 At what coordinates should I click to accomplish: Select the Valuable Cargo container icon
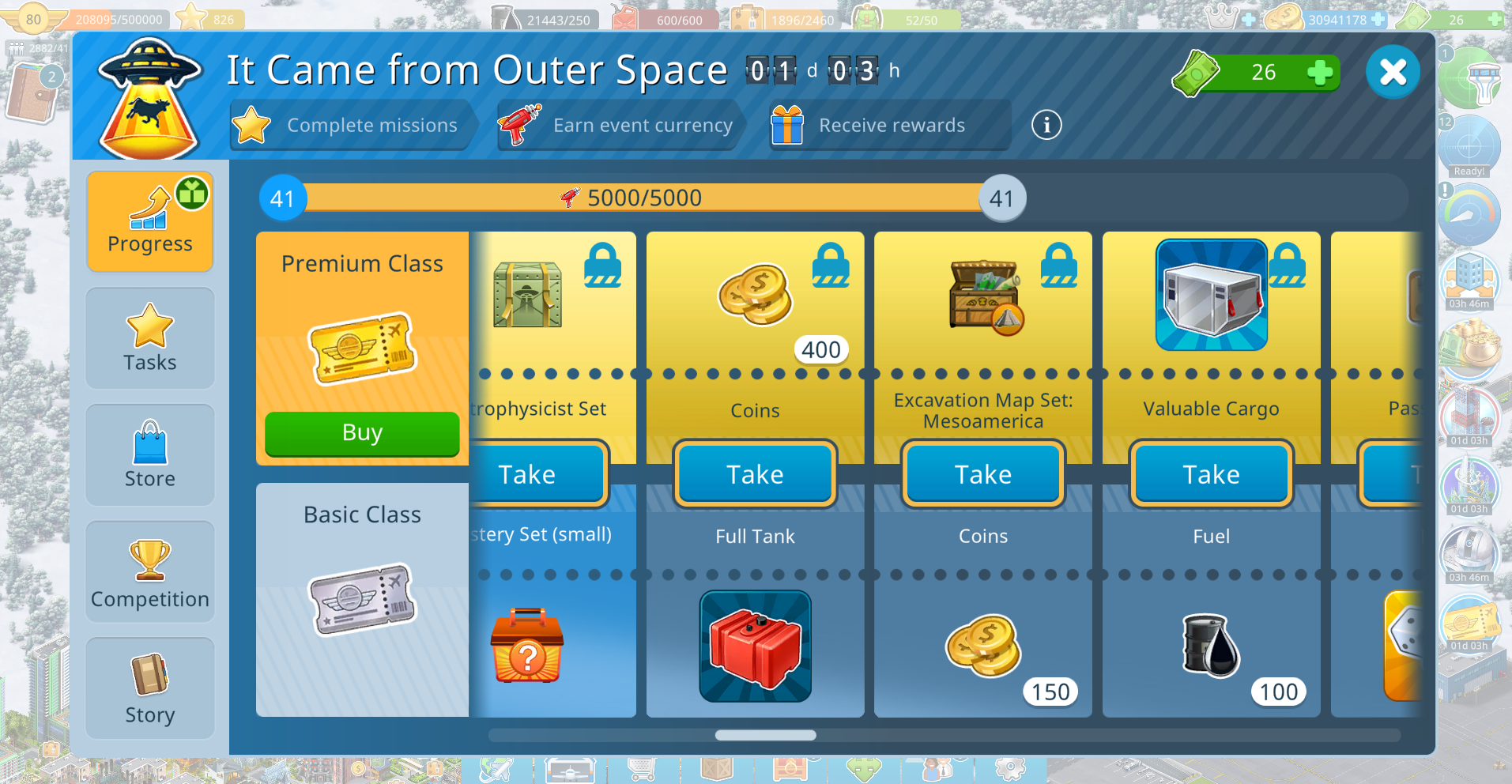pos(1211,295)
